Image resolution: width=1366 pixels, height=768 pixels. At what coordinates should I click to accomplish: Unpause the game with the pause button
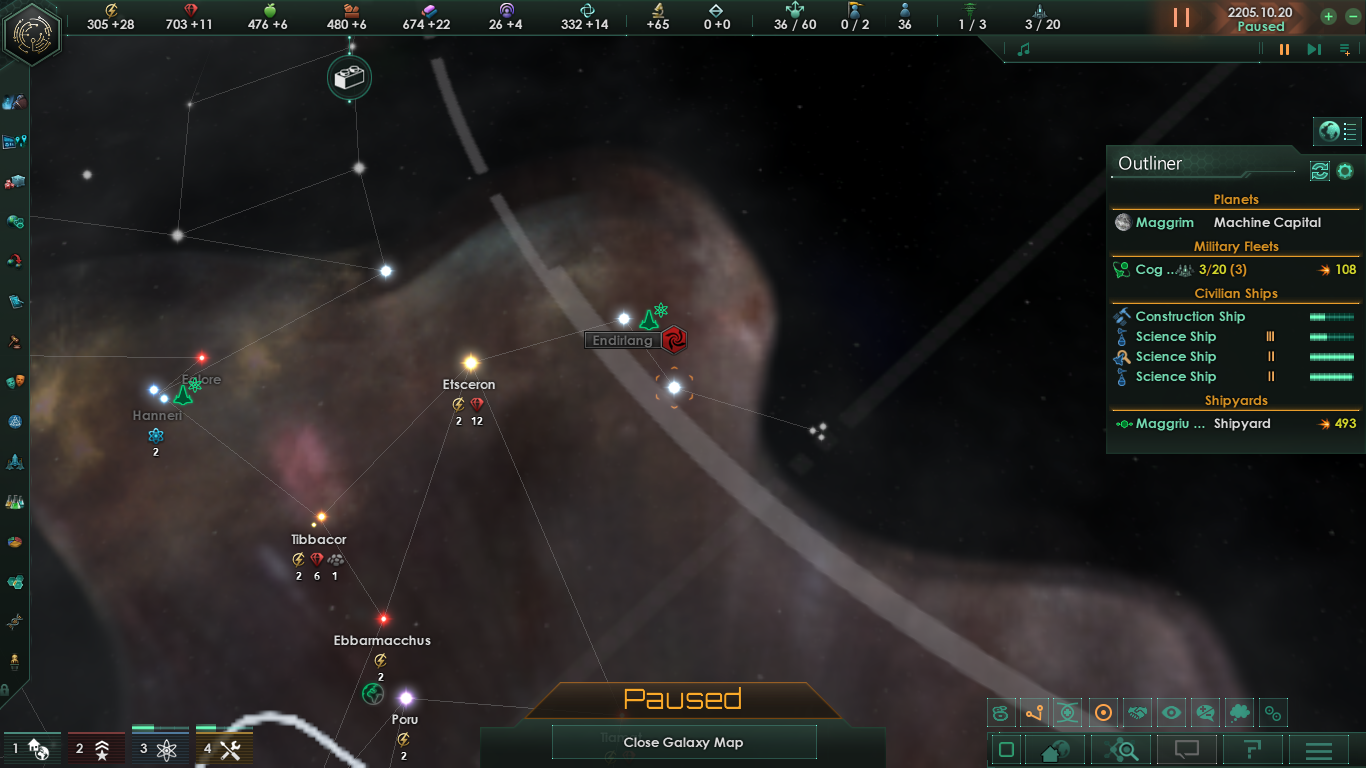click(1181, 18)
